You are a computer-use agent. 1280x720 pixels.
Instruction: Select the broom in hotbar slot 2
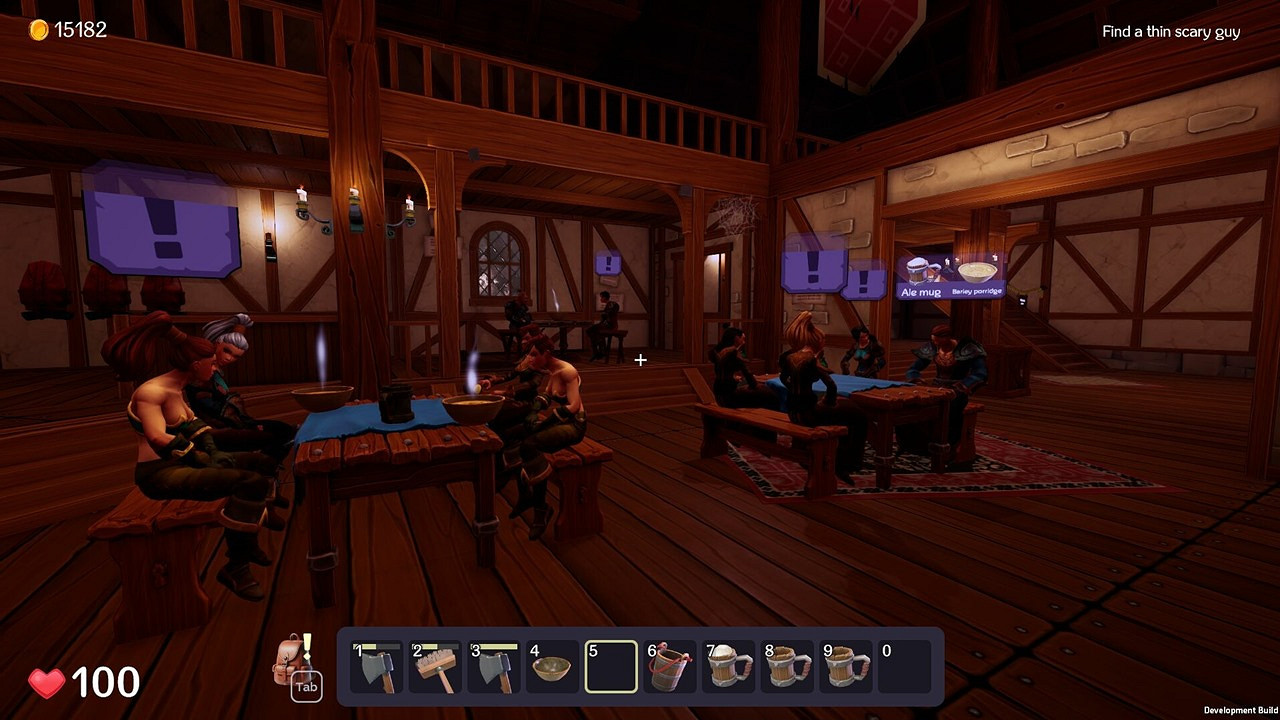(435, 665)
